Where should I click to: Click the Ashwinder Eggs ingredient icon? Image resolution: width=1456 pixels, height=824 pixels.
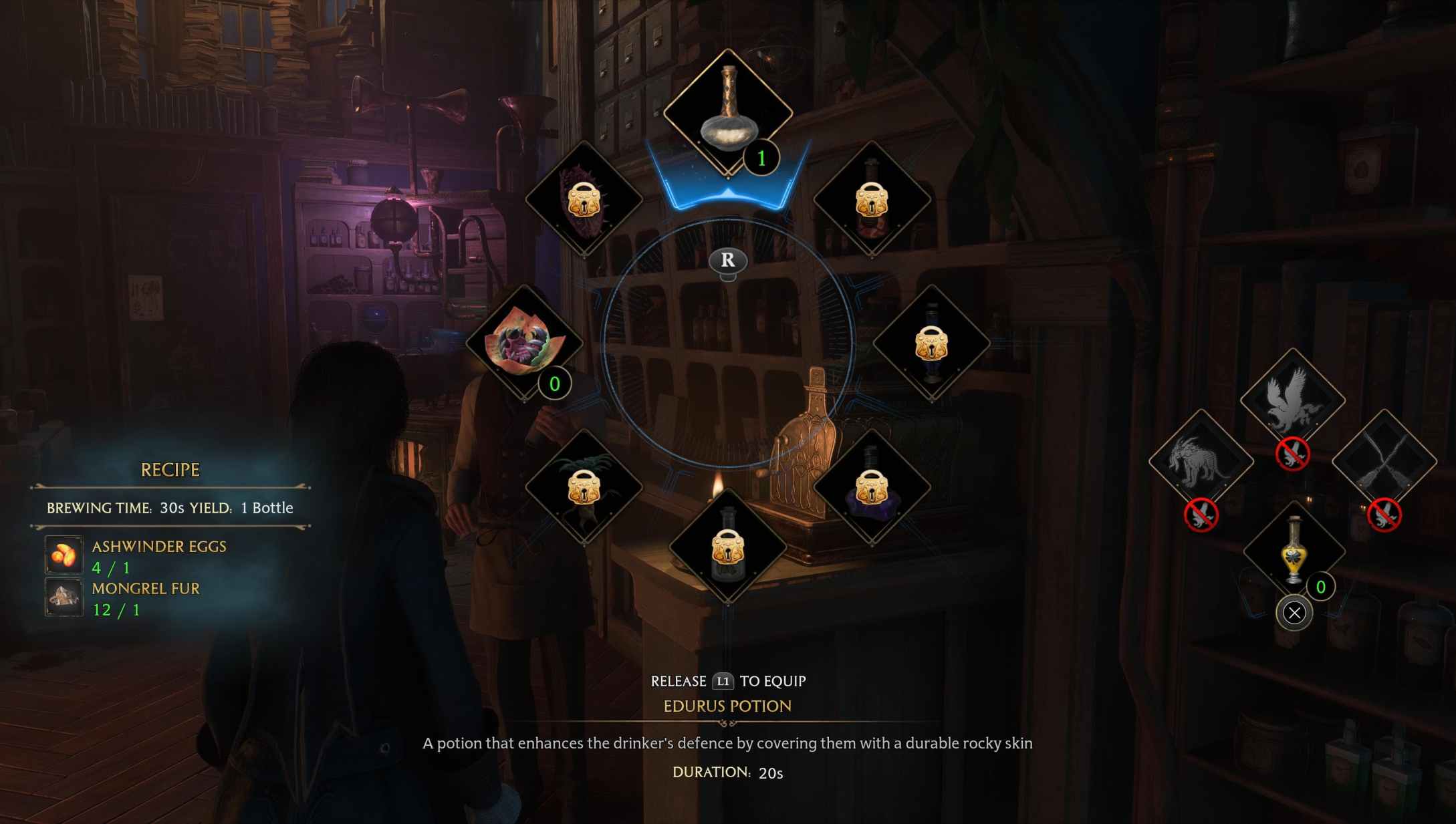[64, 555]
